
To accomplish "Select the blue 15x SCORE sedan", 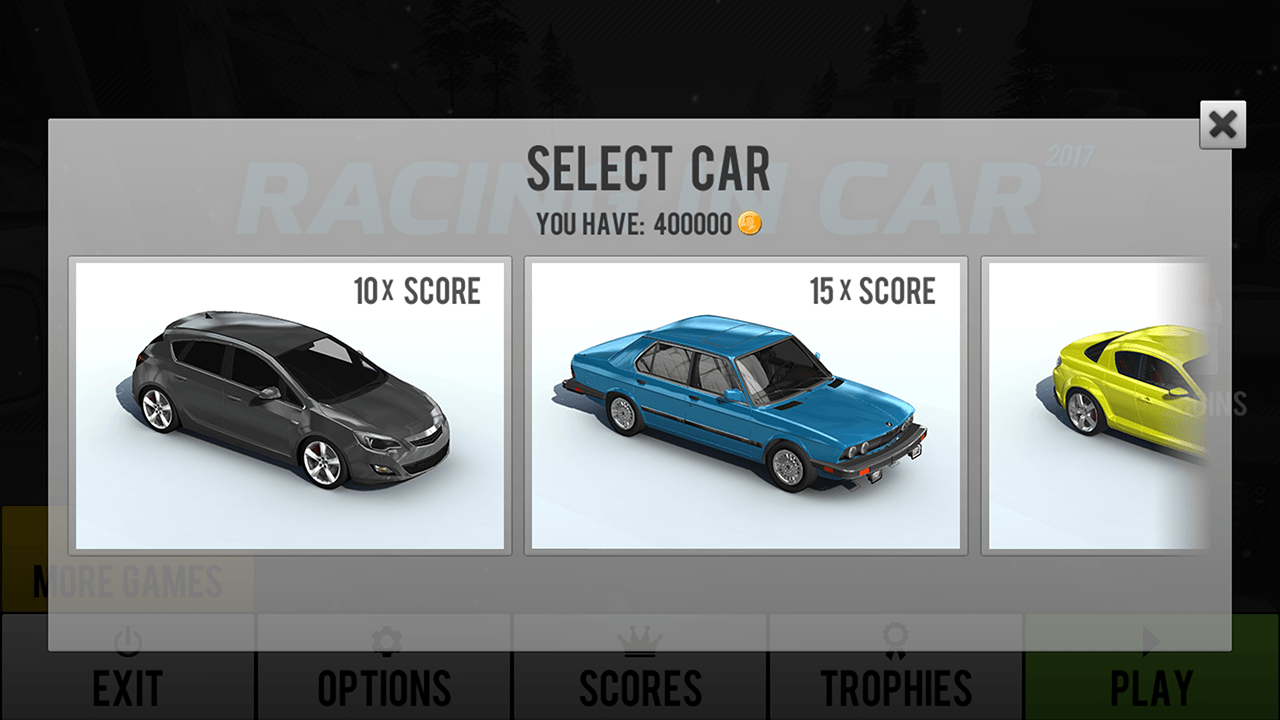I will tap(745, 405).
